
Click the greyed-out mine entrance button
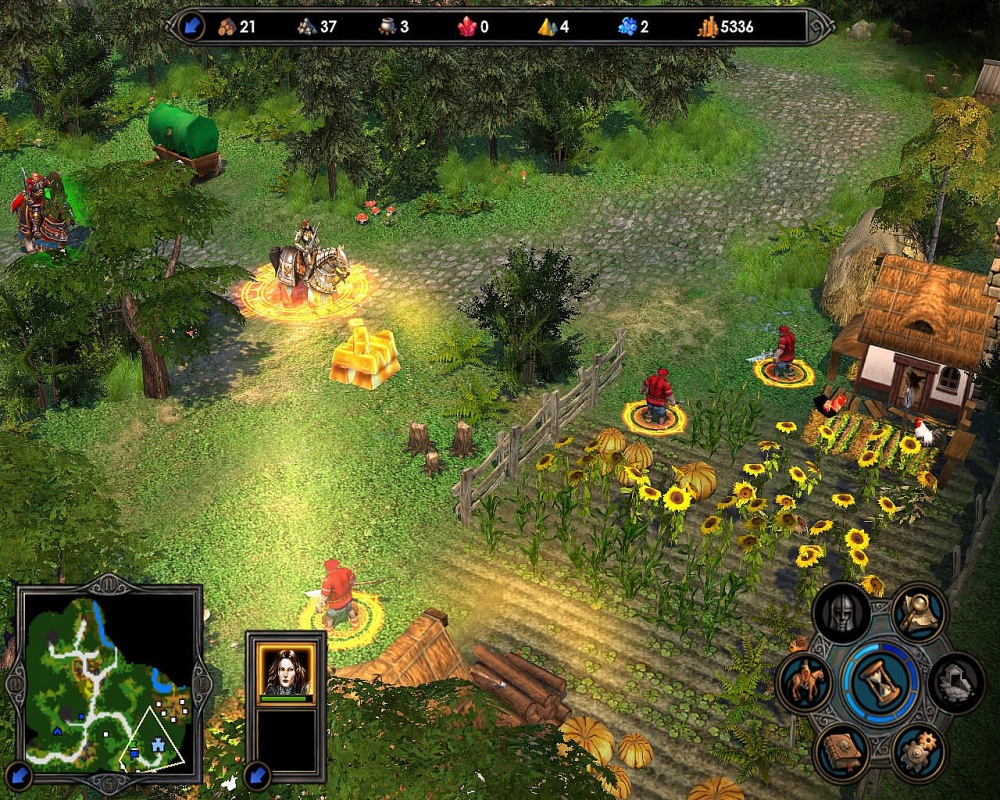956,683
